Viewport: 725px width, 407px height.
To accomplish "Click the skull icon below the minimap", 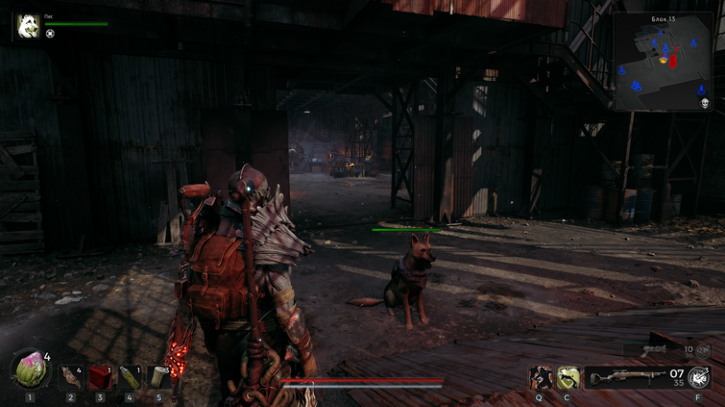I will coord(703,103).
